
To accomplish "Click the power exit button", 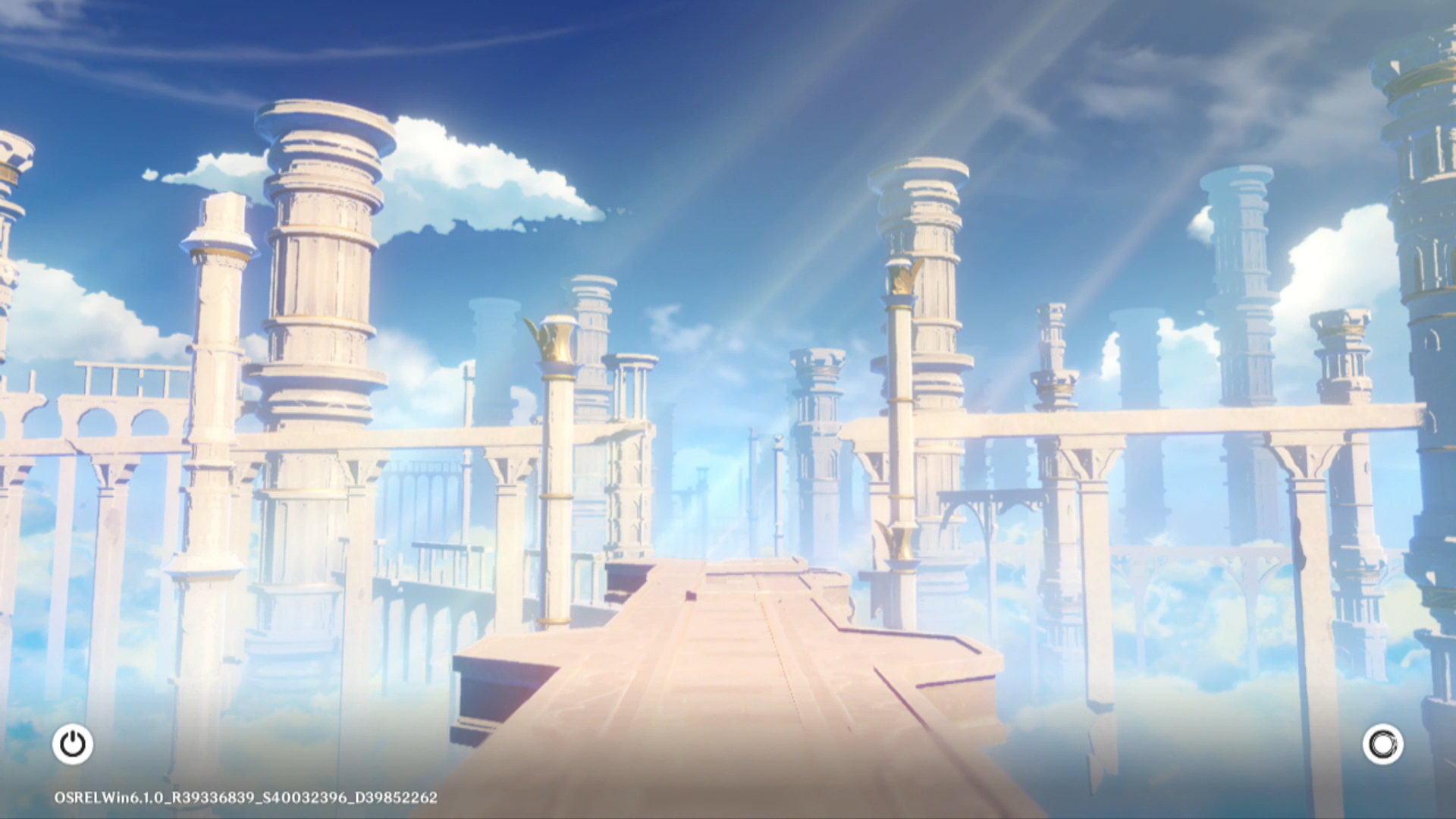I will [x=73, y=744].
